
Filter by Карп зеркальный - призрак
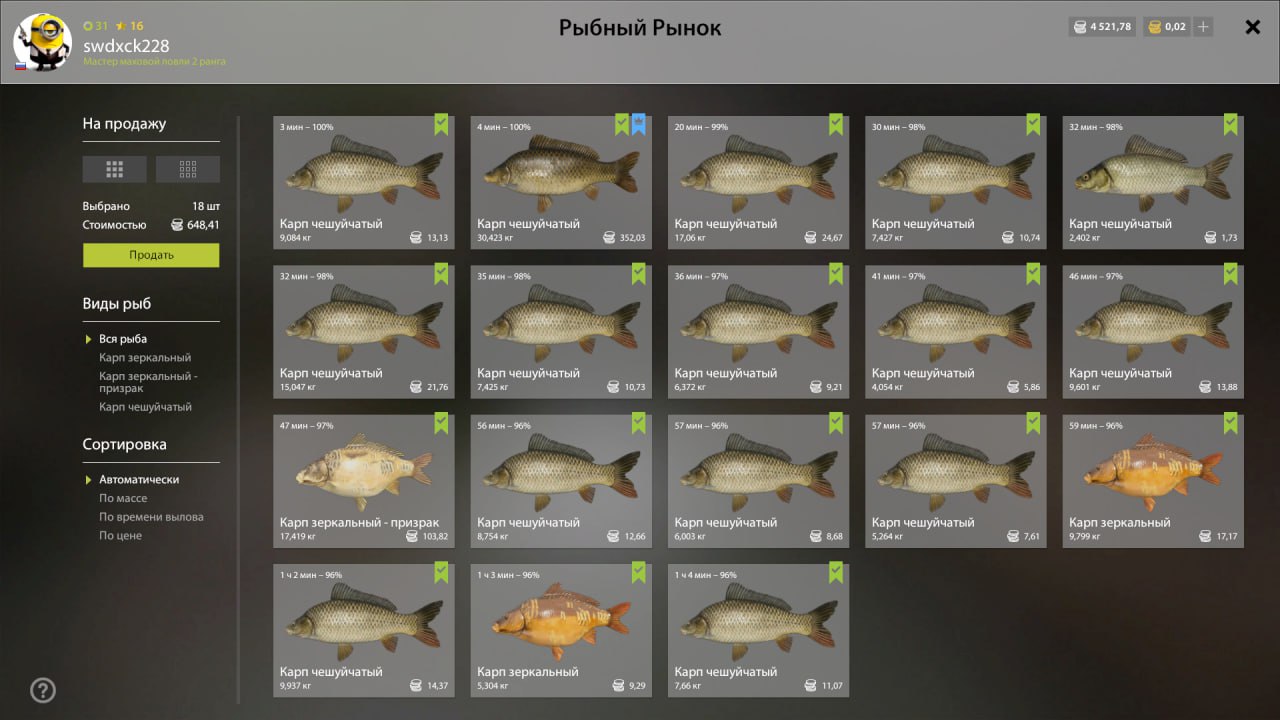pos(148,382)
